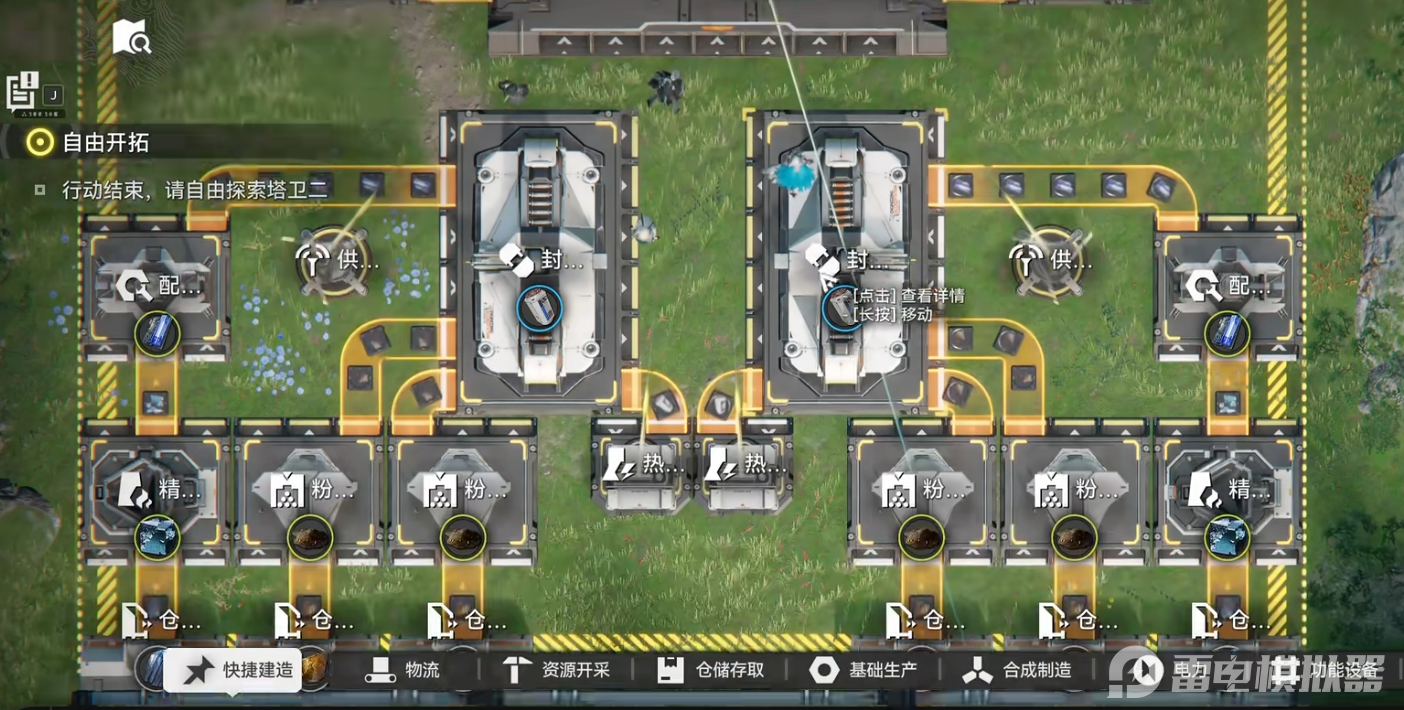Image resolution: width=1404 pixels, height=710 pixels.
Task: Show the 基础生产 basic production category
Action: 865,670
